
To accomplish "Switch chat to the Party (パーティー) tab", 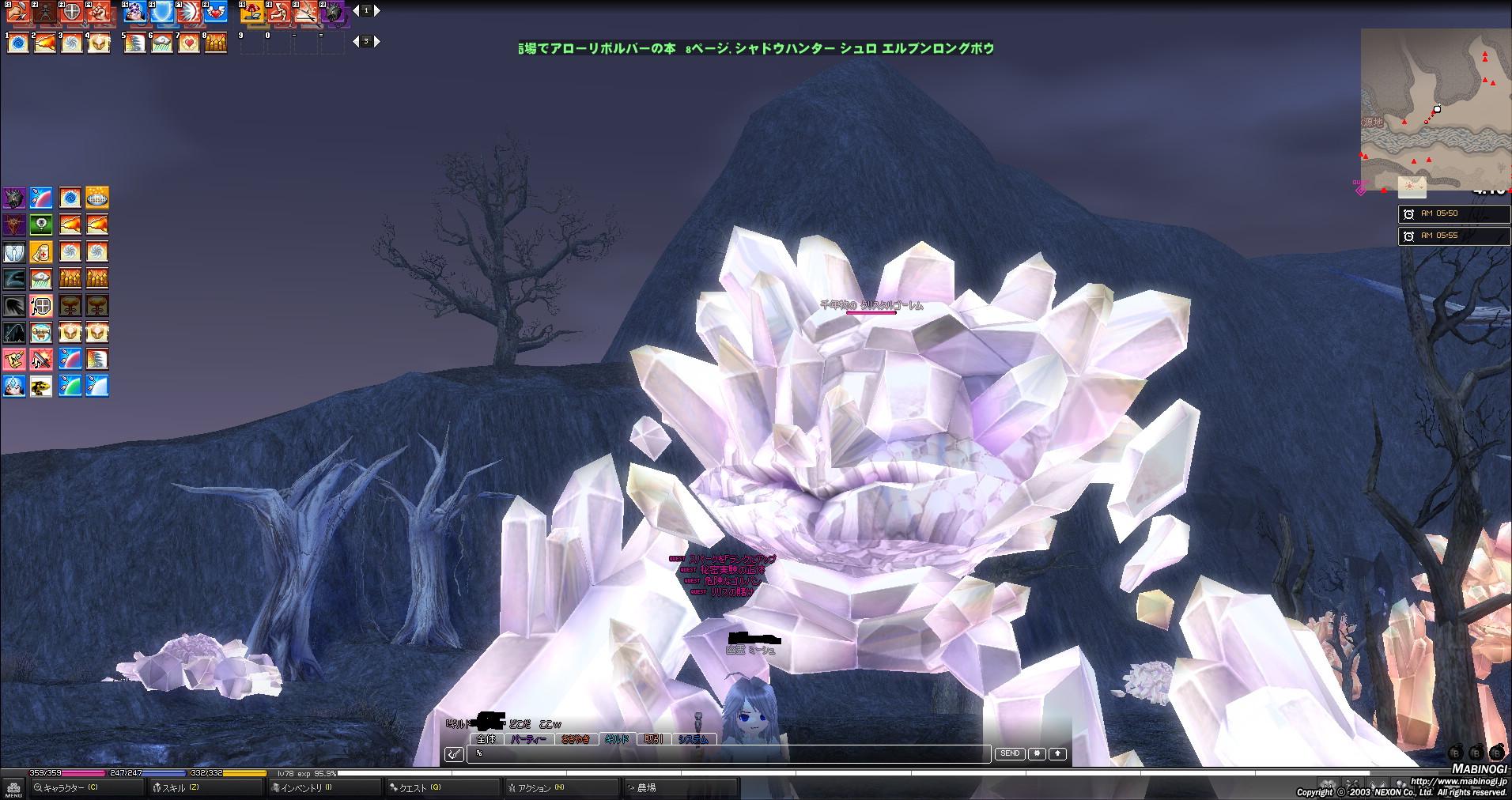I will pos(528,740).
